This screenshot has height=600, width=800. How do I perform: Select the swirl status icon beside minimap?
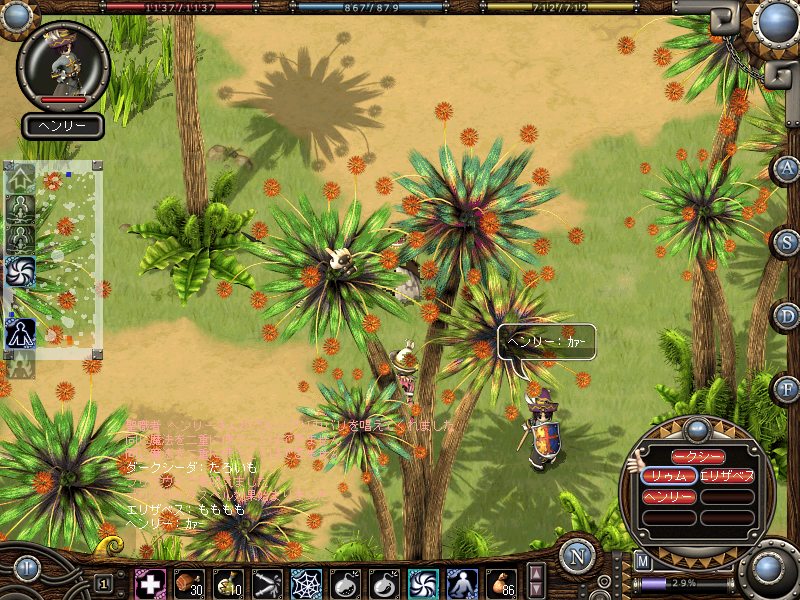point(20,270)
